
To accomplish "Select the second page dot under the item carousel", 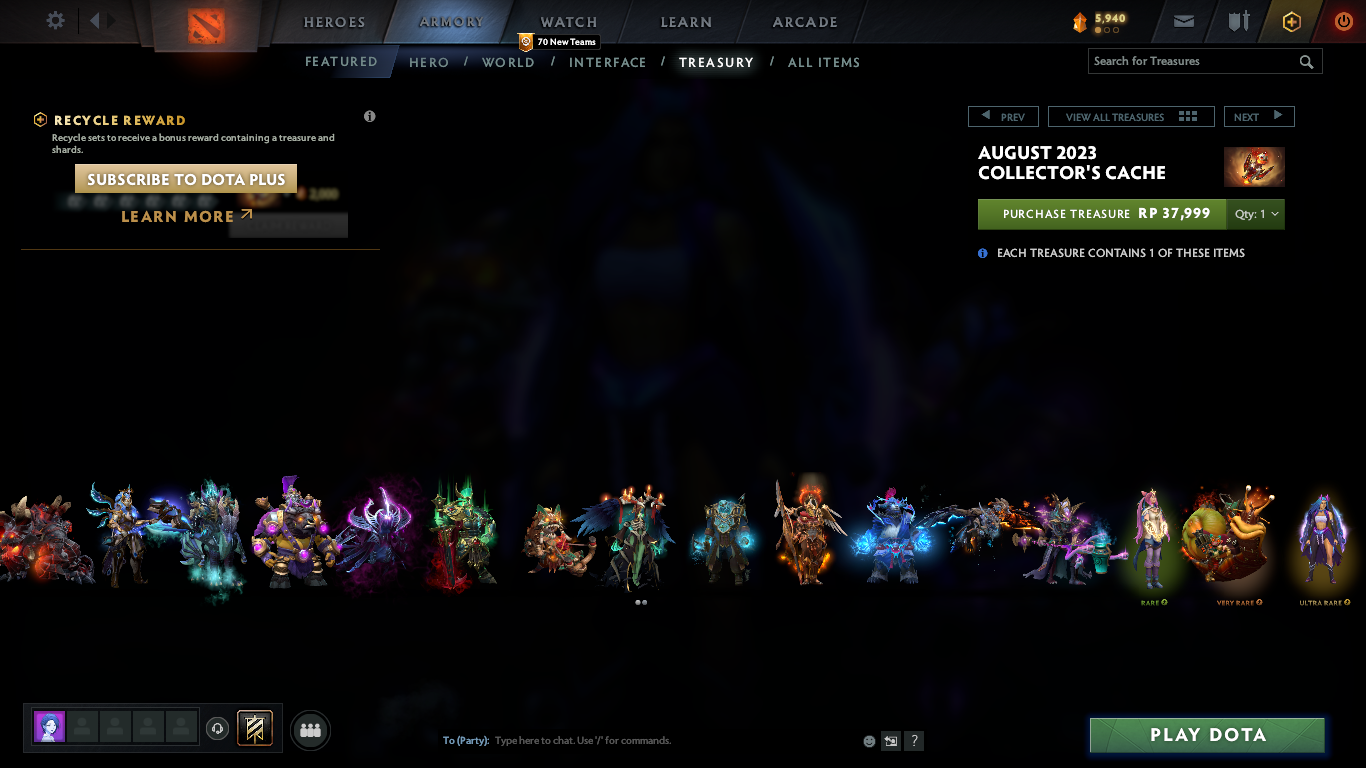I will pyautogui.click(x=644, y=602).
